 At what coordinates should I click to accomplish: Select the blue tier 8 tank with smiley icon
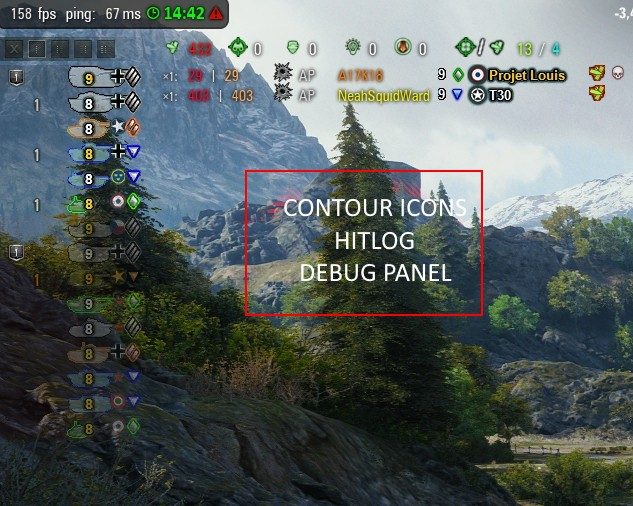[x=90, y=178]
